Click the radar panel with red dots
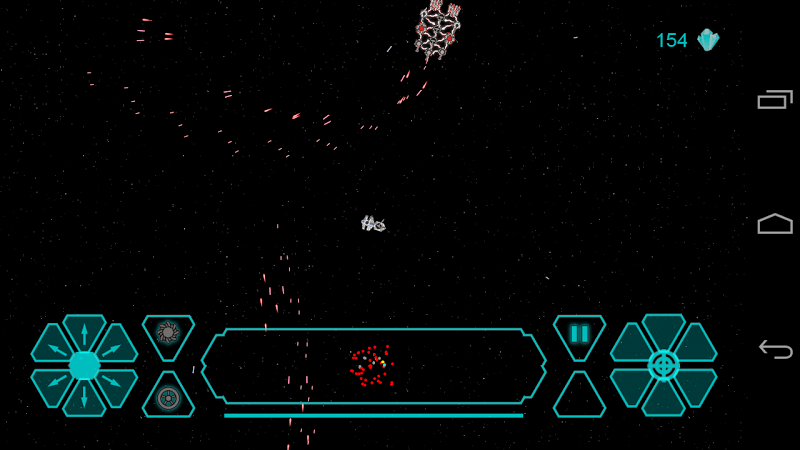This screenshot has height=450, width=800. tap(373, 366)
